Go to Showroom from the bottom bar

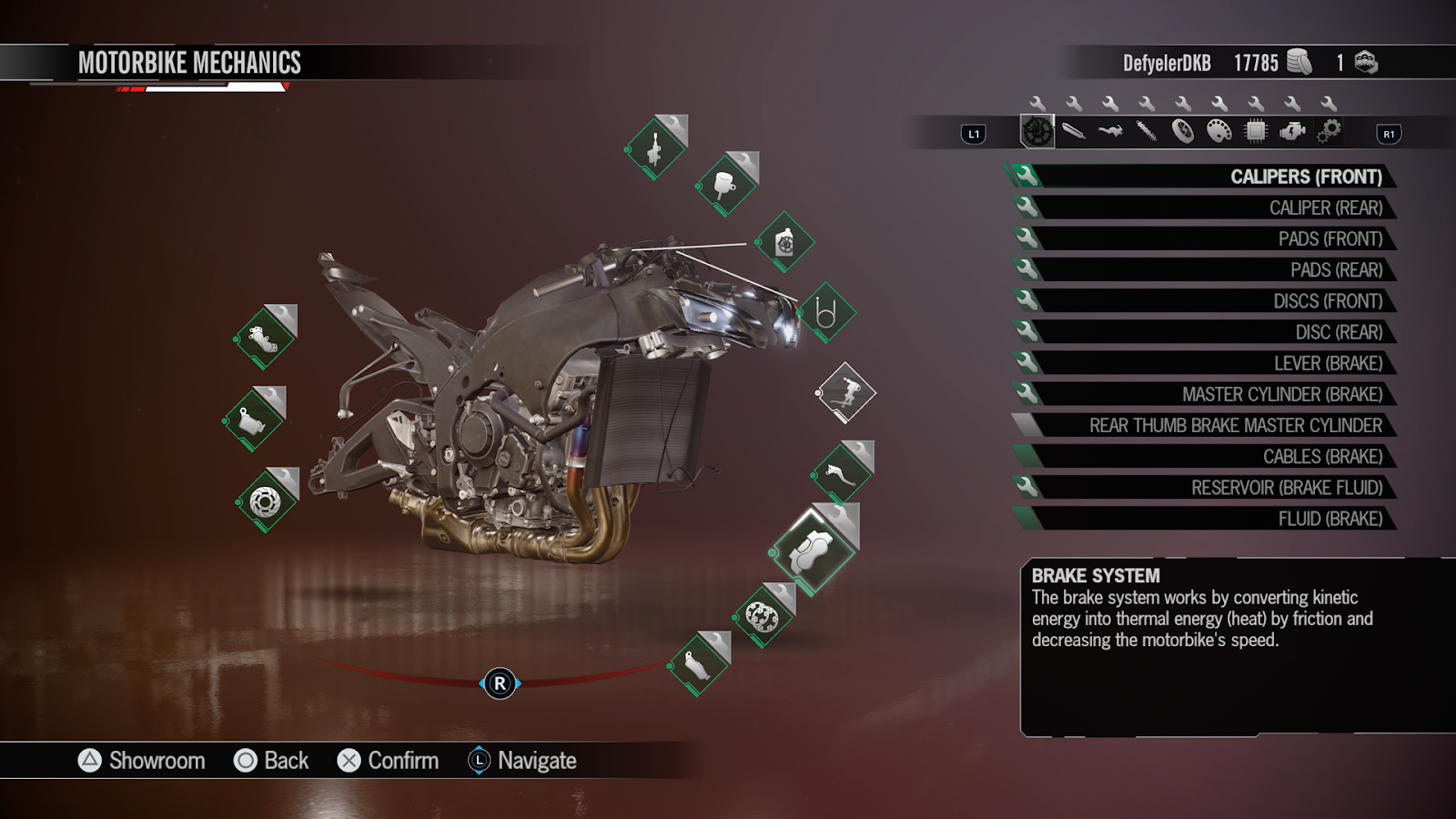point(142,761)
